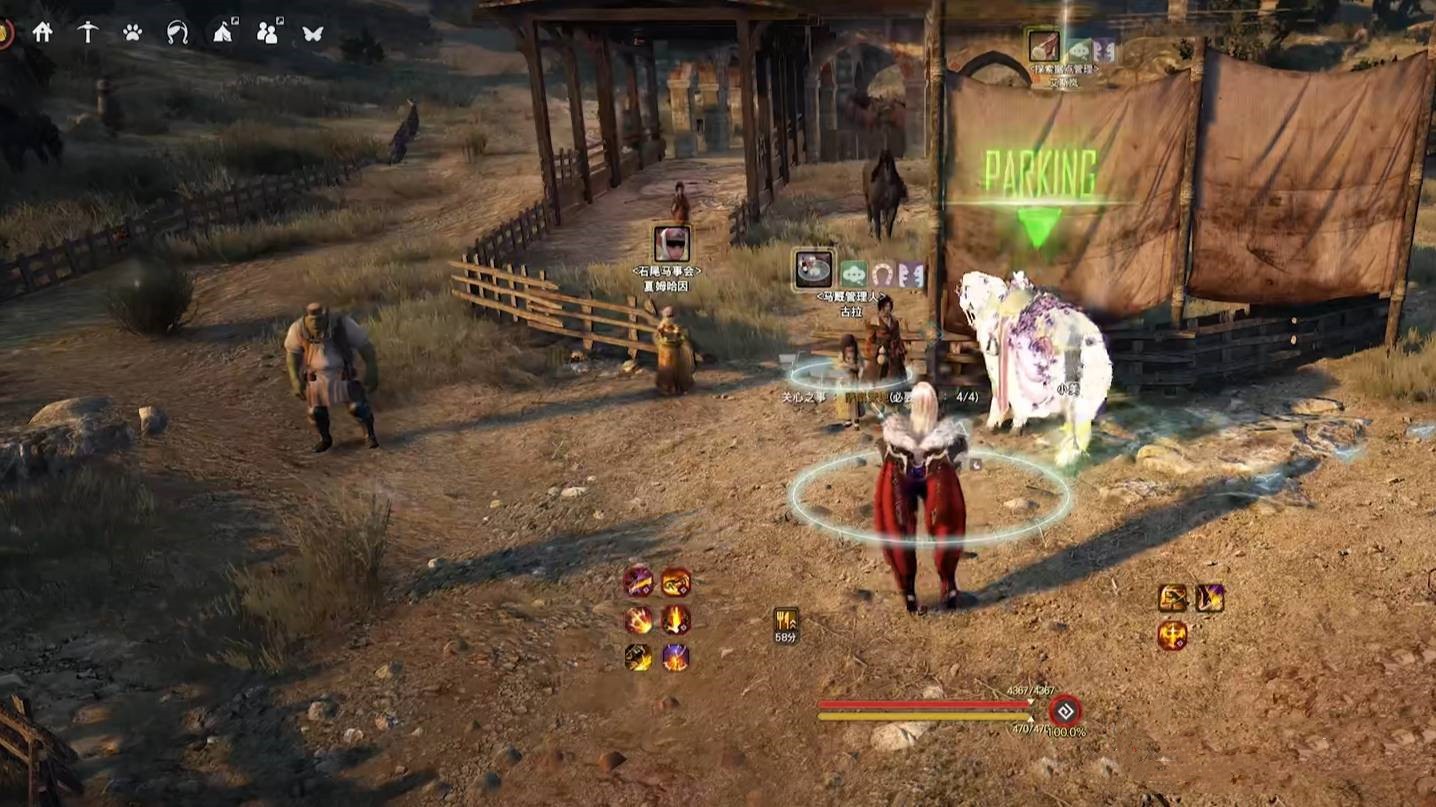This screenshot has height=807, width=1436.
Task: Select the horseshoe mount icon
Action: click(178, 32)
